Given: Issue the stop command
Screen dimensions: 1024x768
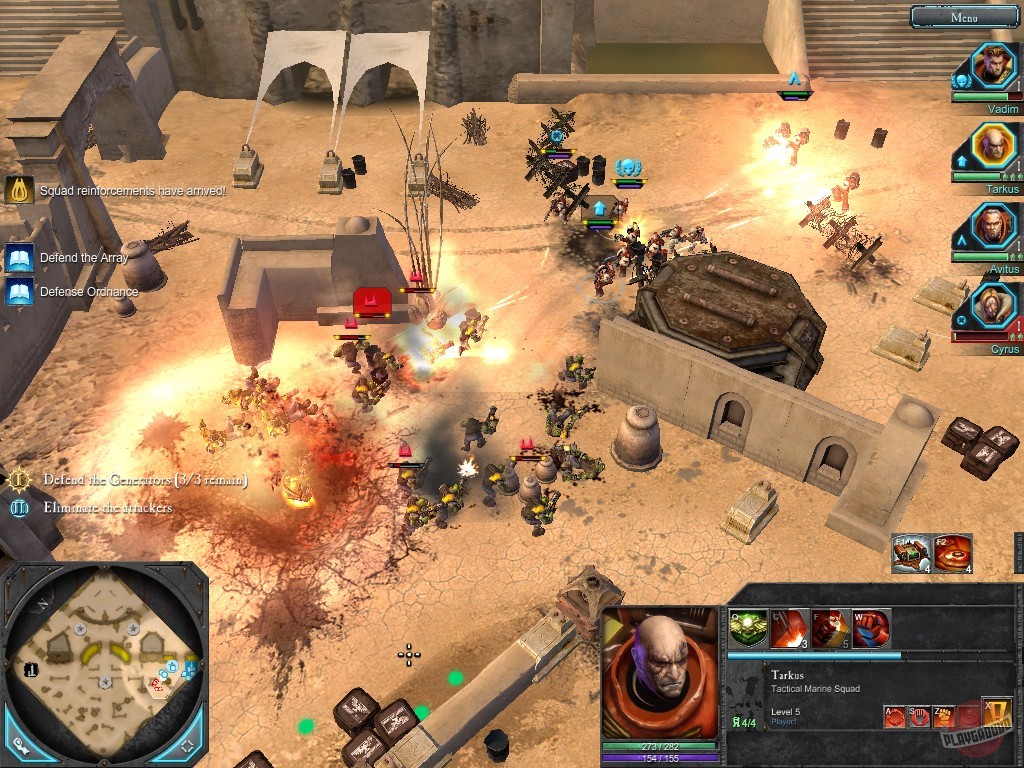Looking at the screenshot, I should coord(918,716).
